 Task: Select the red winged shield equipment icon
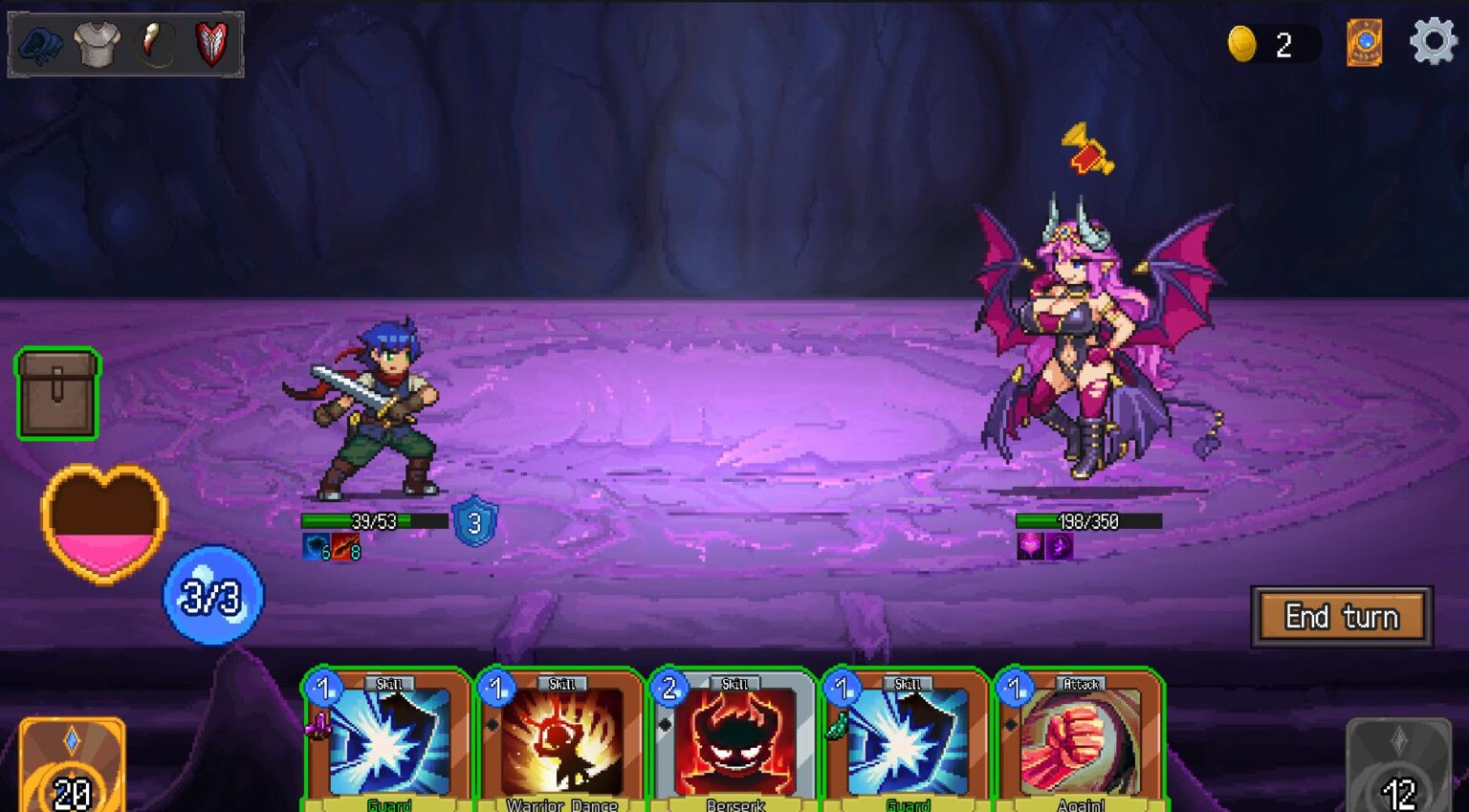[x=210, y=42]
